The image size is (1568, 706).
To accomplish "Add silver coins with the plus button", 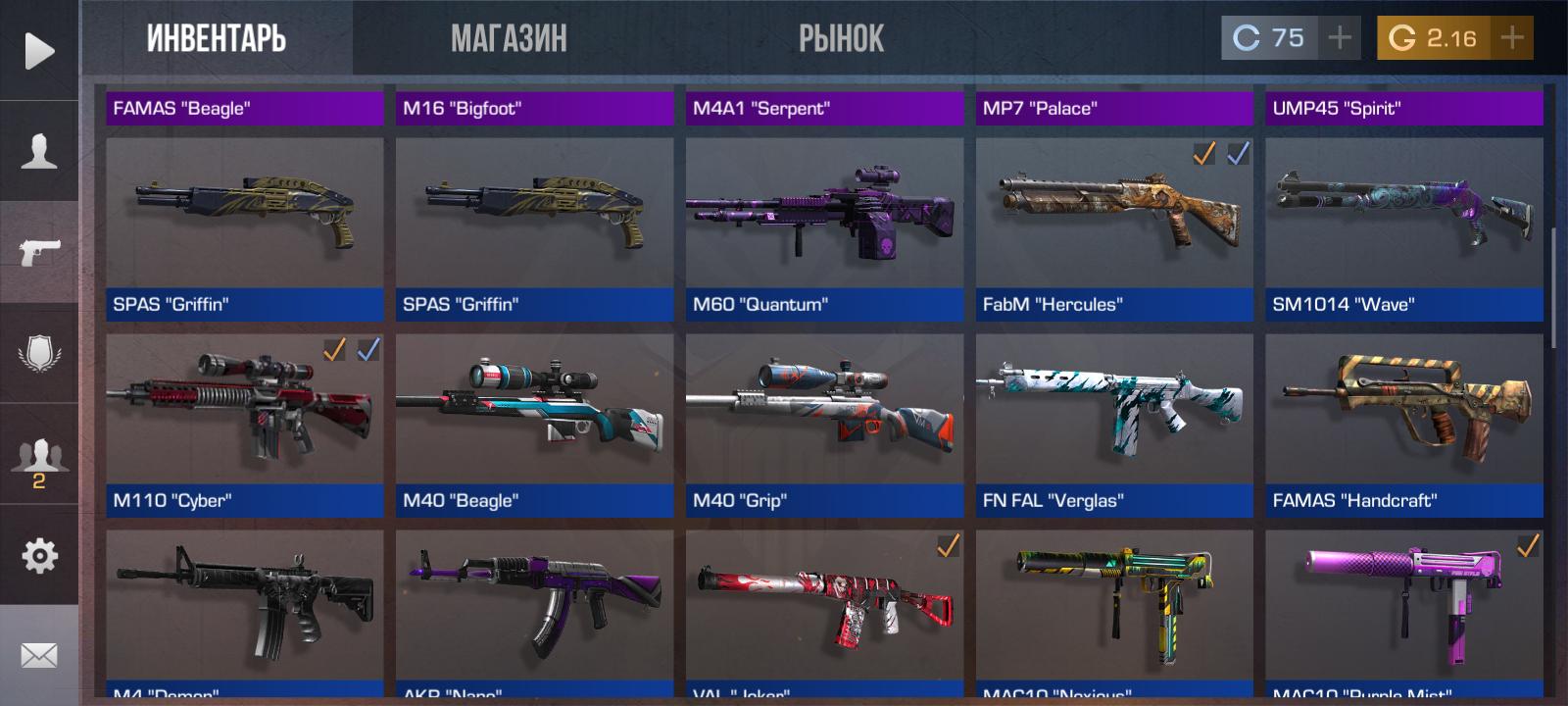I will 1339,38.
